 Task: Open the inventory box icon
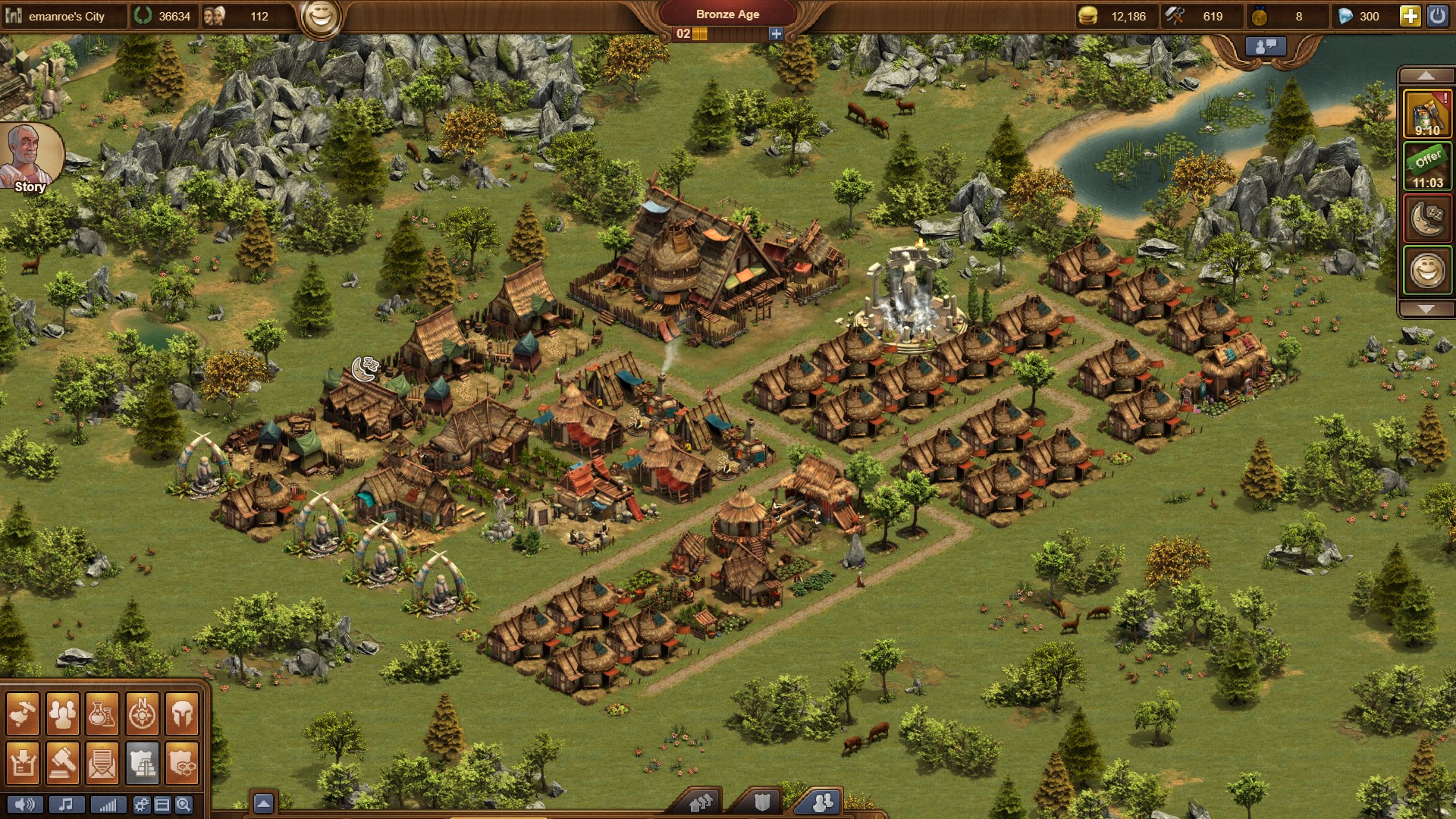pos(23,761)
